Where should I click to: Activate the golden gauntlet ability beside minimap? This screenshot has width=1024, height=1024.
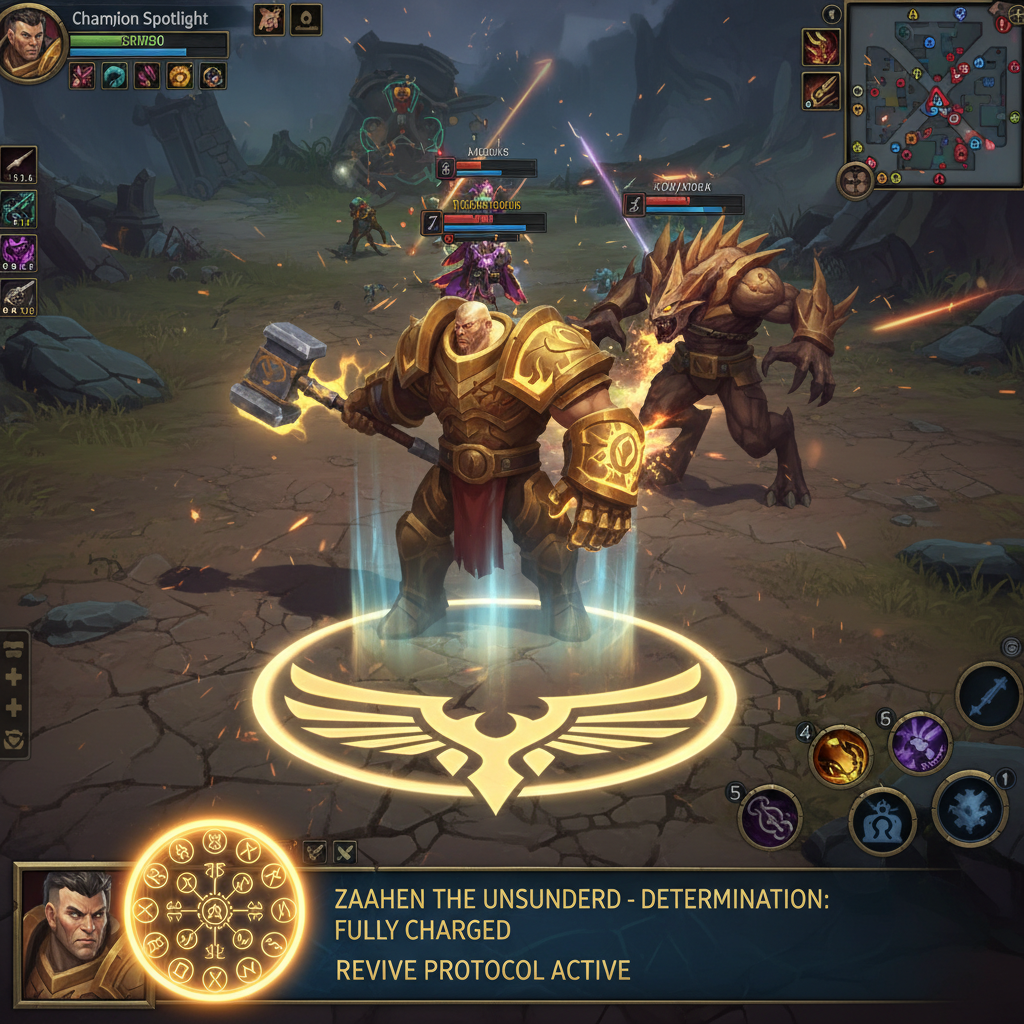tap(820, 91)
